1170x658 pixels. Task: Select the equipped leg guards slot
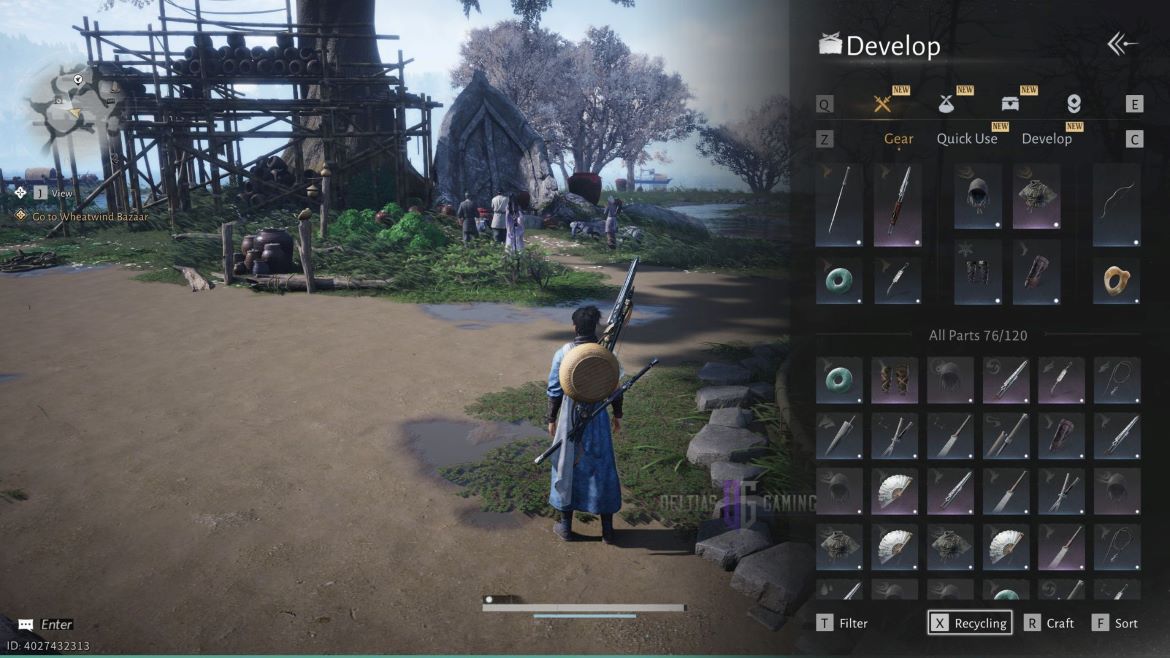click(x=977, y=273)
